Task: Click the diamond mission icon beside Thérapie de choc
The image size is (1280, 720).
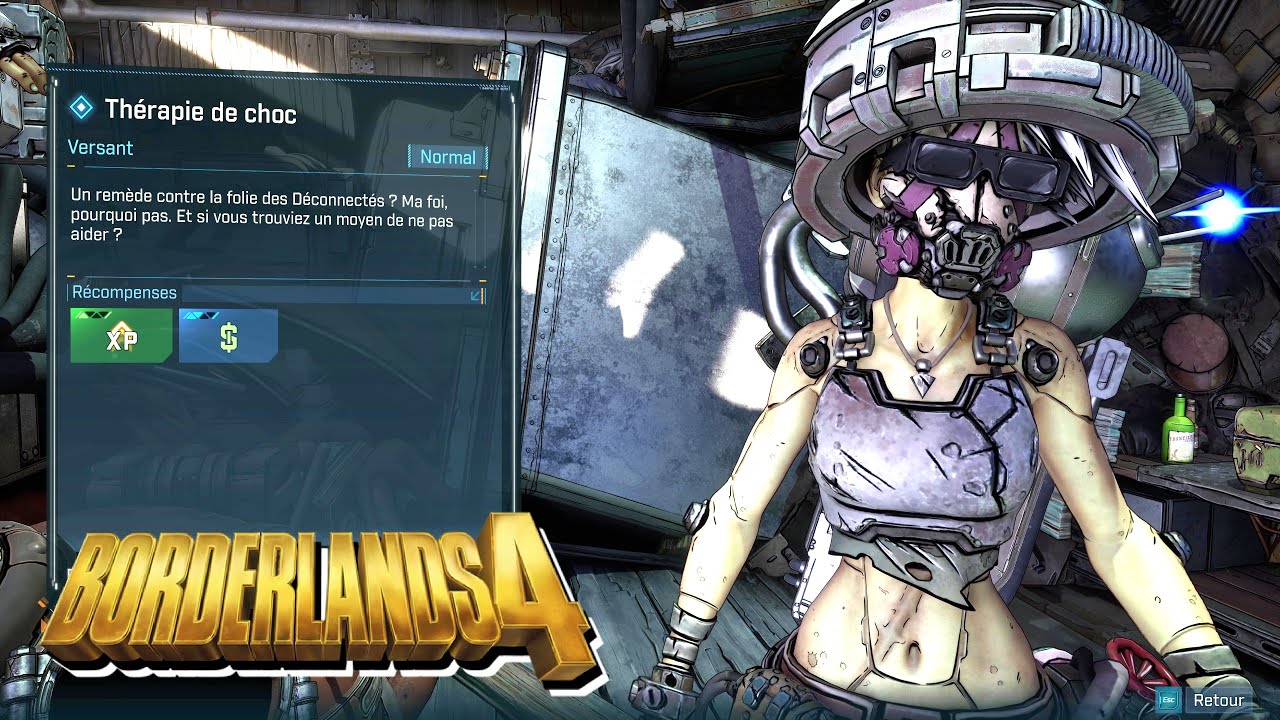Action: [81, 106]
